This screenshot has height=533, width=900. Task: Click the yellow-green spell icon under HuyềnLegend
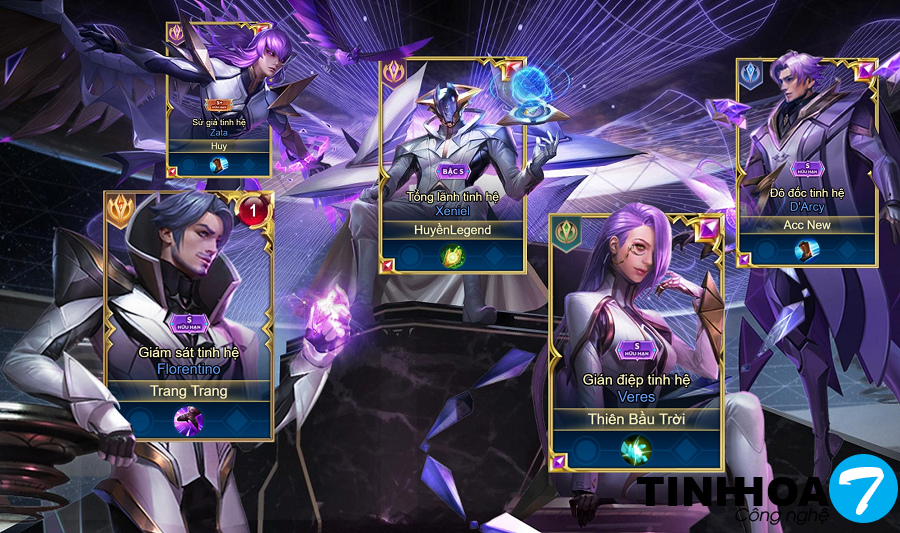[453, 256]
